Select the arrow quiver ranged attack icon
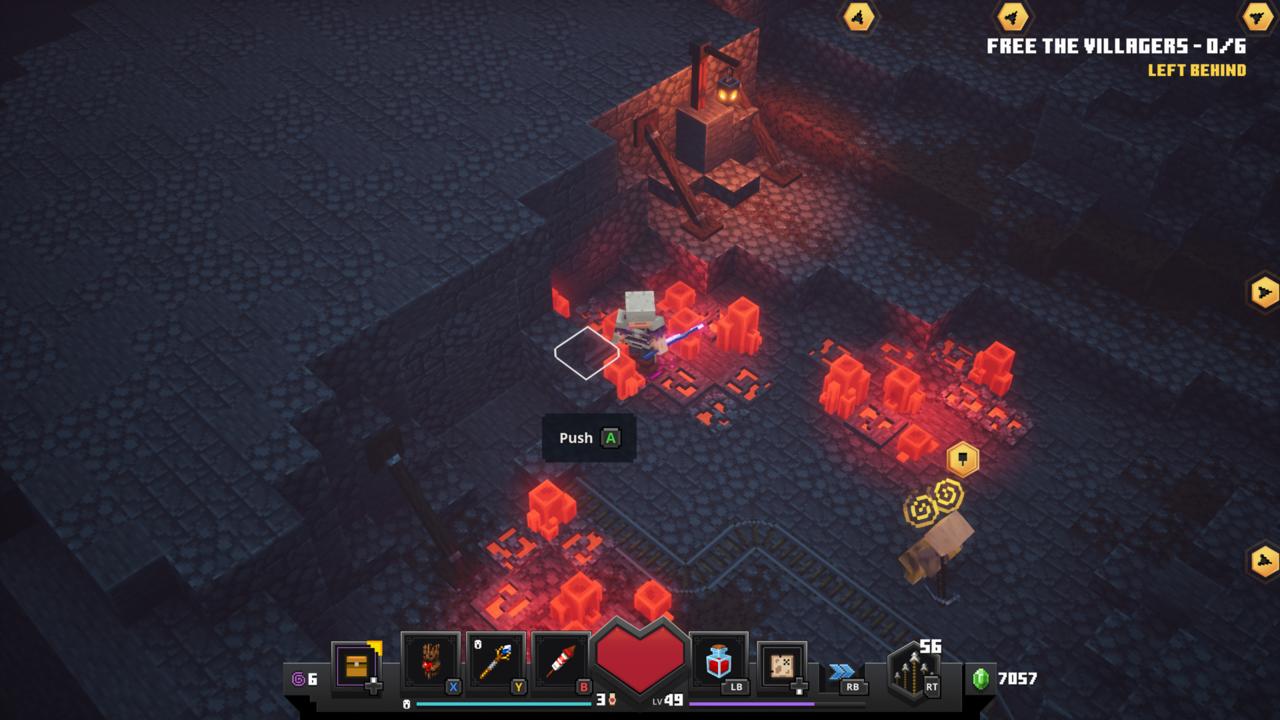The height and width of the screenshot is (720, 1280). [x=914, y=670]
